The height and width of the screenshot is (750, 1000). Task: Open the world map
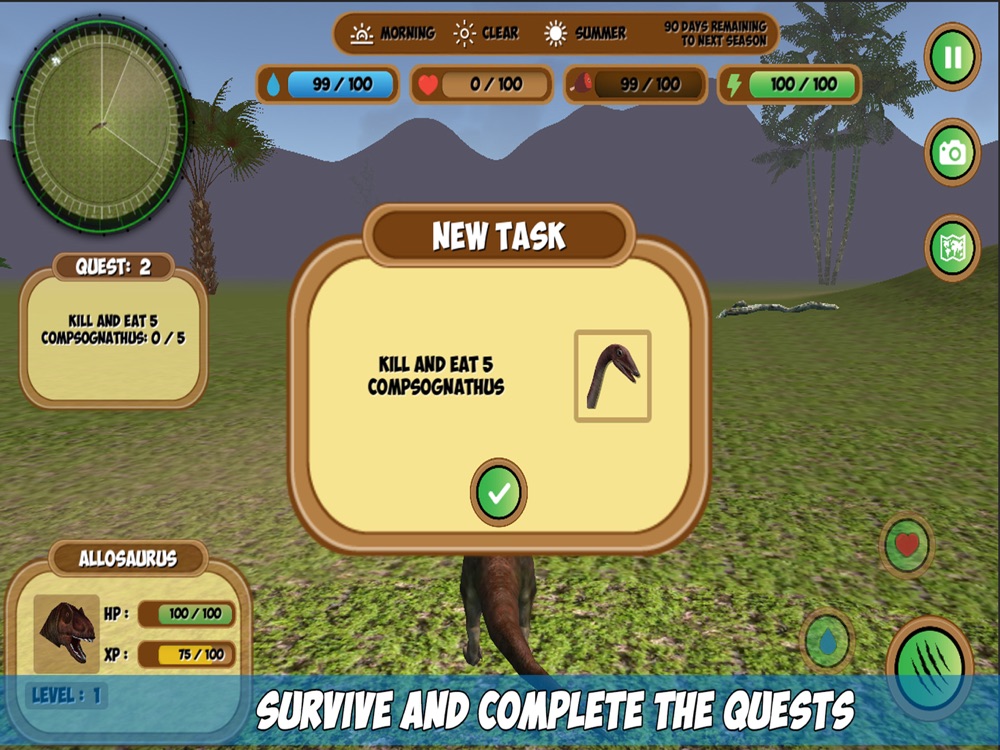pyautogui.click(x=952, y=247)
